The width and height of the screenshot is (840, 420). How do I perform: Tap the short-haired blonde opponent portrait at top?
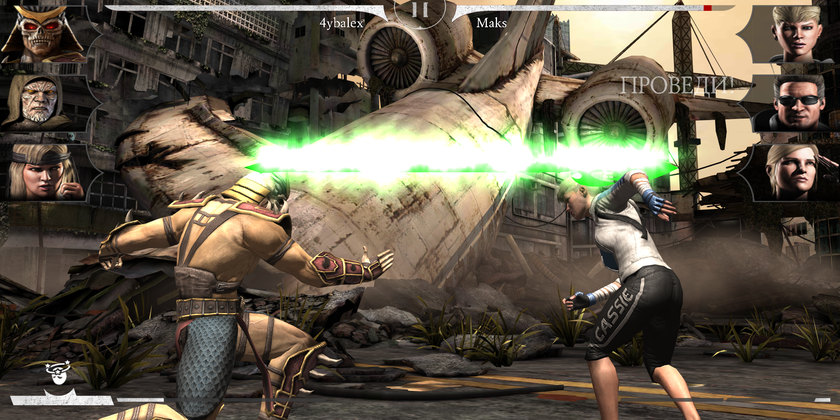point(799,33)
